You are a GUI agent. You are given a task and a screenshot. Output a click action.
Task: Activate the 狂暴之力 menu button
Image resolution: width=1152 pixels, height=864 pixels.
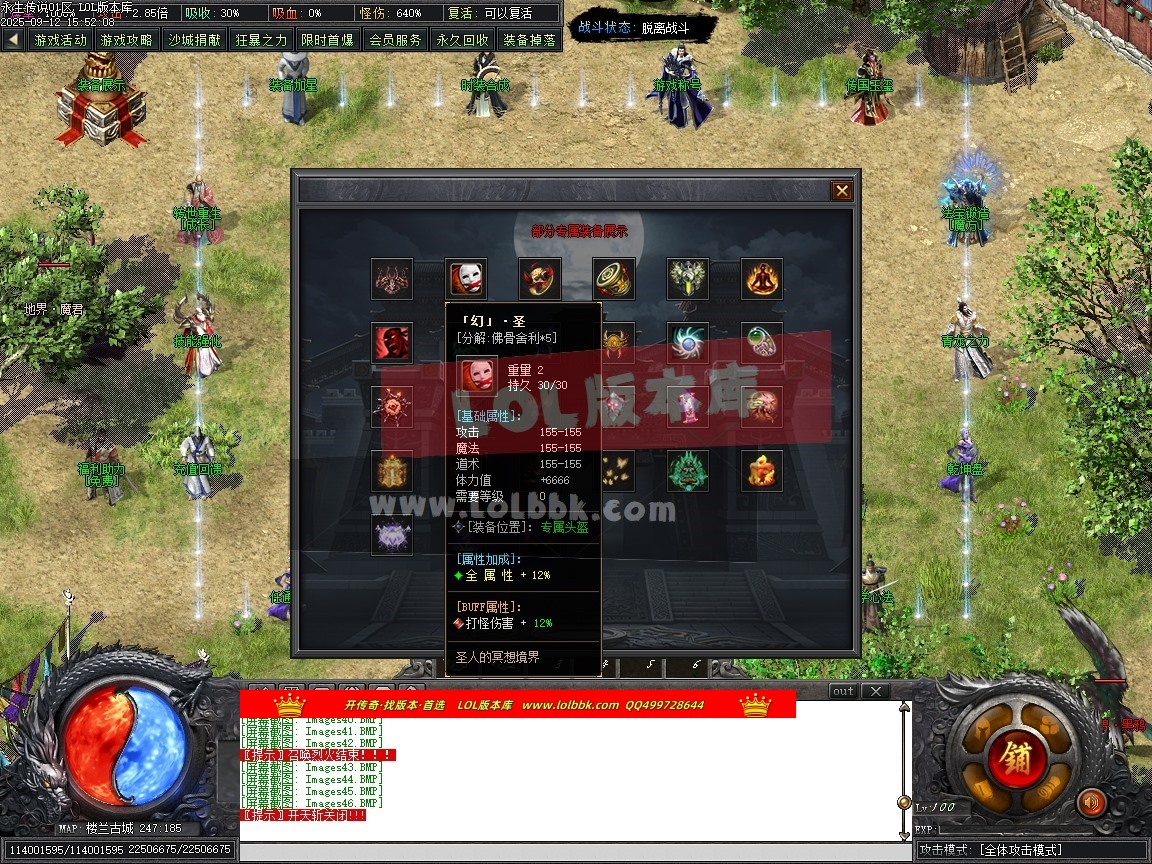click(261, 40)
